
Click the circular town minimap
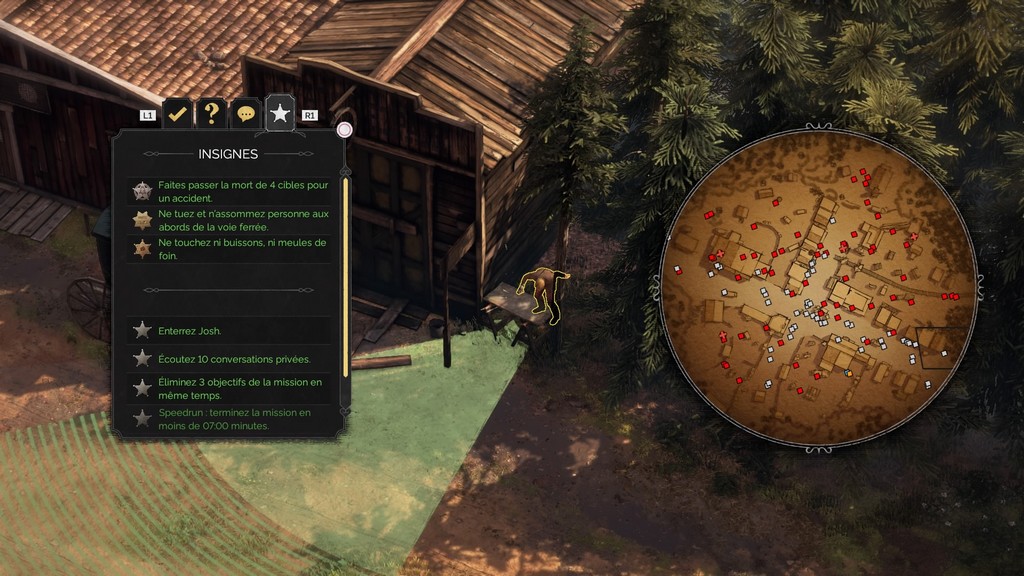(818, 288)
